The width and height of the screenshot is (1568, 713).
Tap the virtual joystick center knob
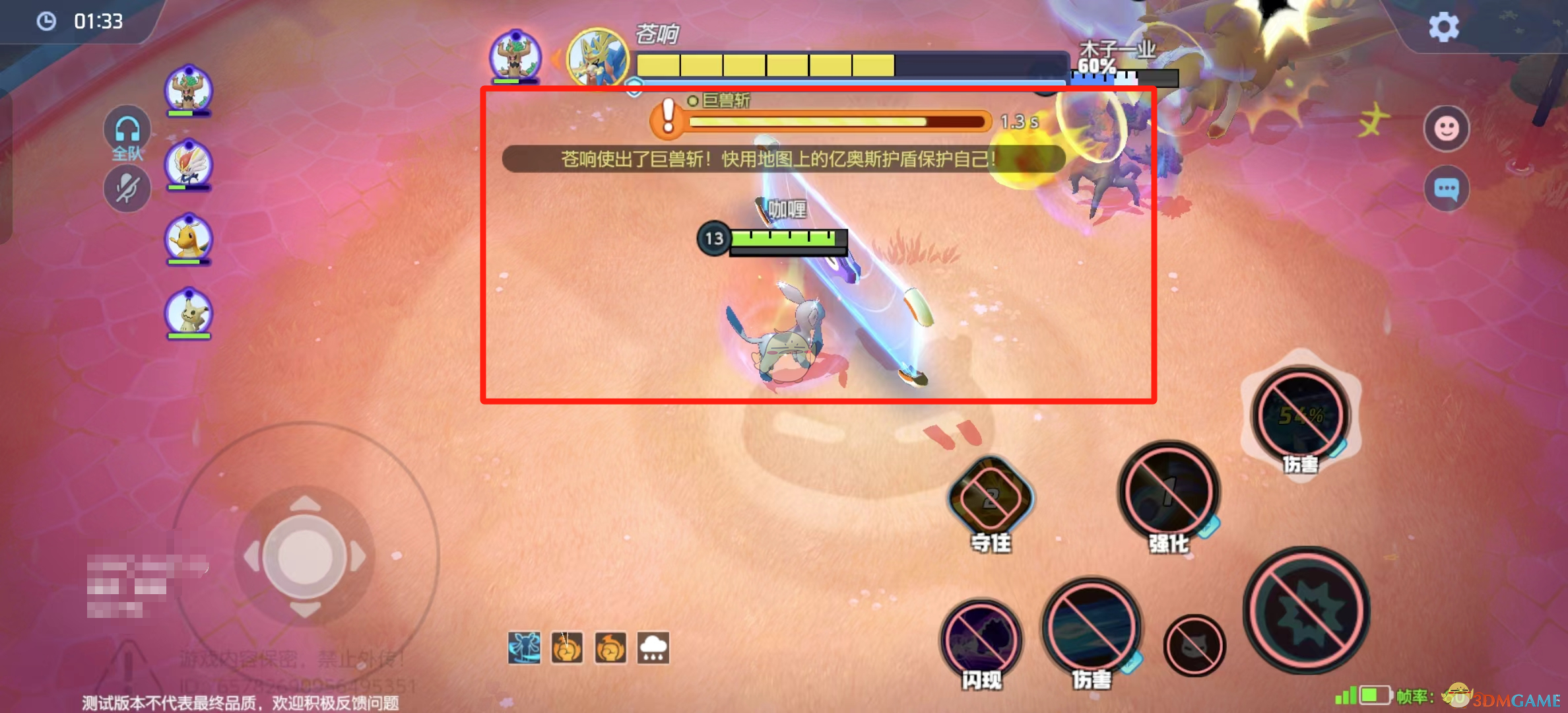[x=305, y=556]
